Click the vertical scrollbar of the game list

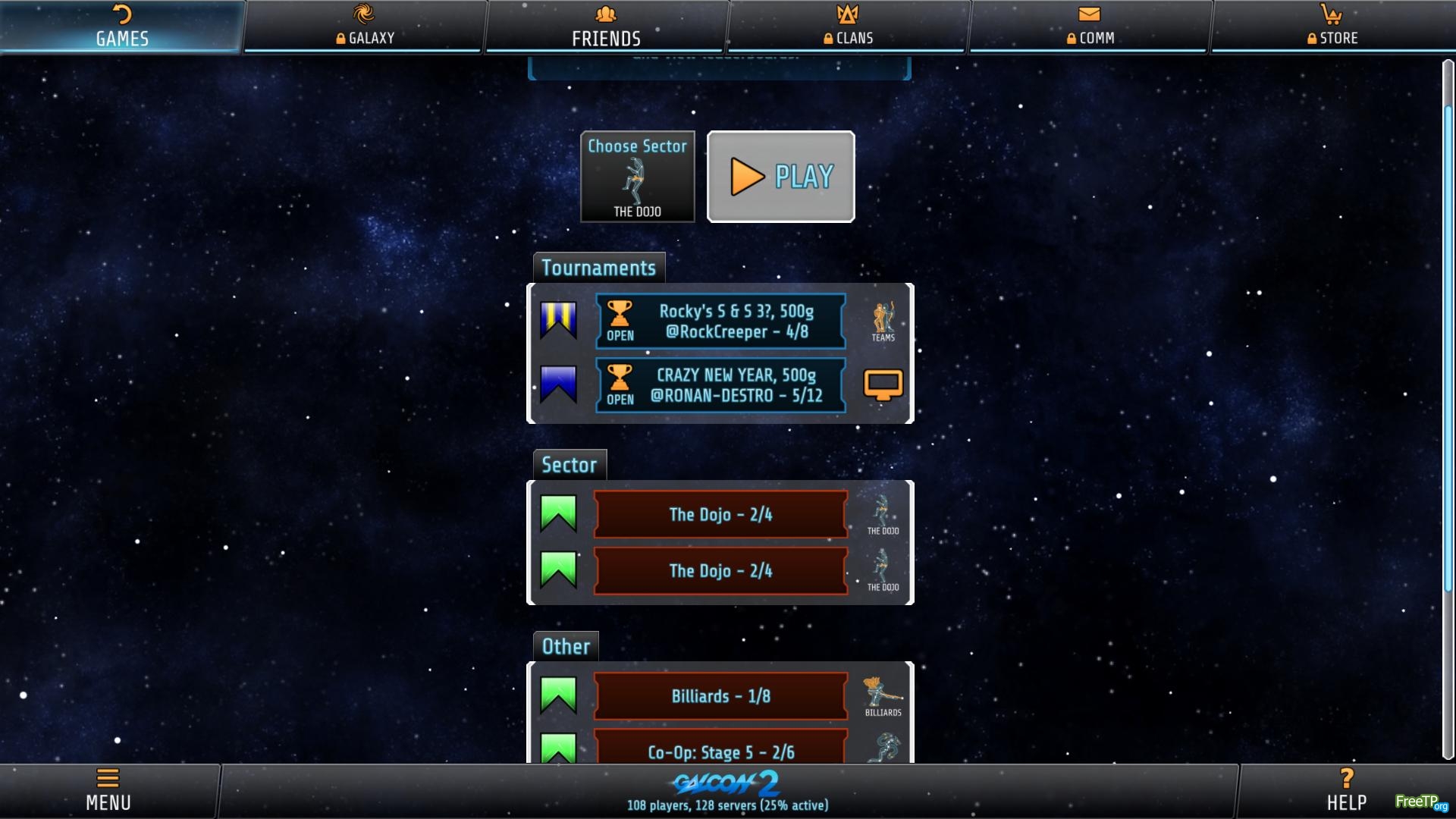pyautogui.click(x=1448, y=349)
